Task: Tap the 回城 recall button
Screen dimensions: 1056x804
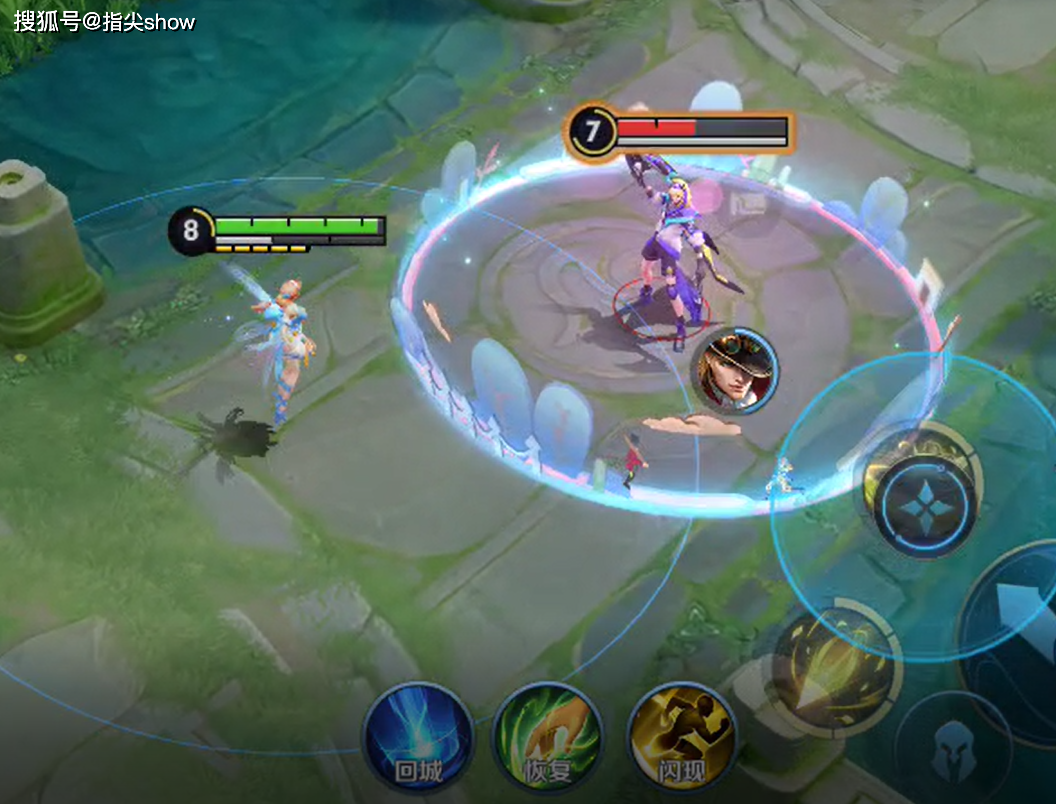Action: 417,738
